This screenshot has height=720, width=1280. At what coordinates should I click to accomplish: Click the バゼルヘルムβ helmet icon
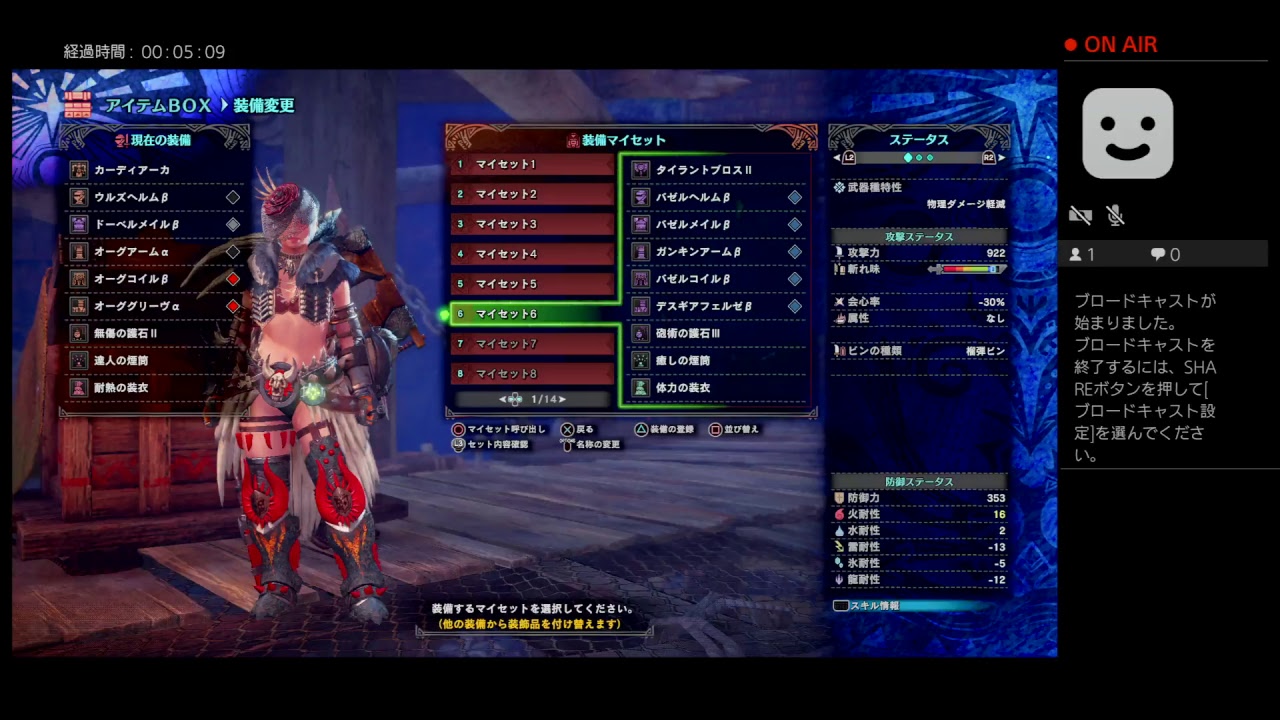(x=640, y=197)
